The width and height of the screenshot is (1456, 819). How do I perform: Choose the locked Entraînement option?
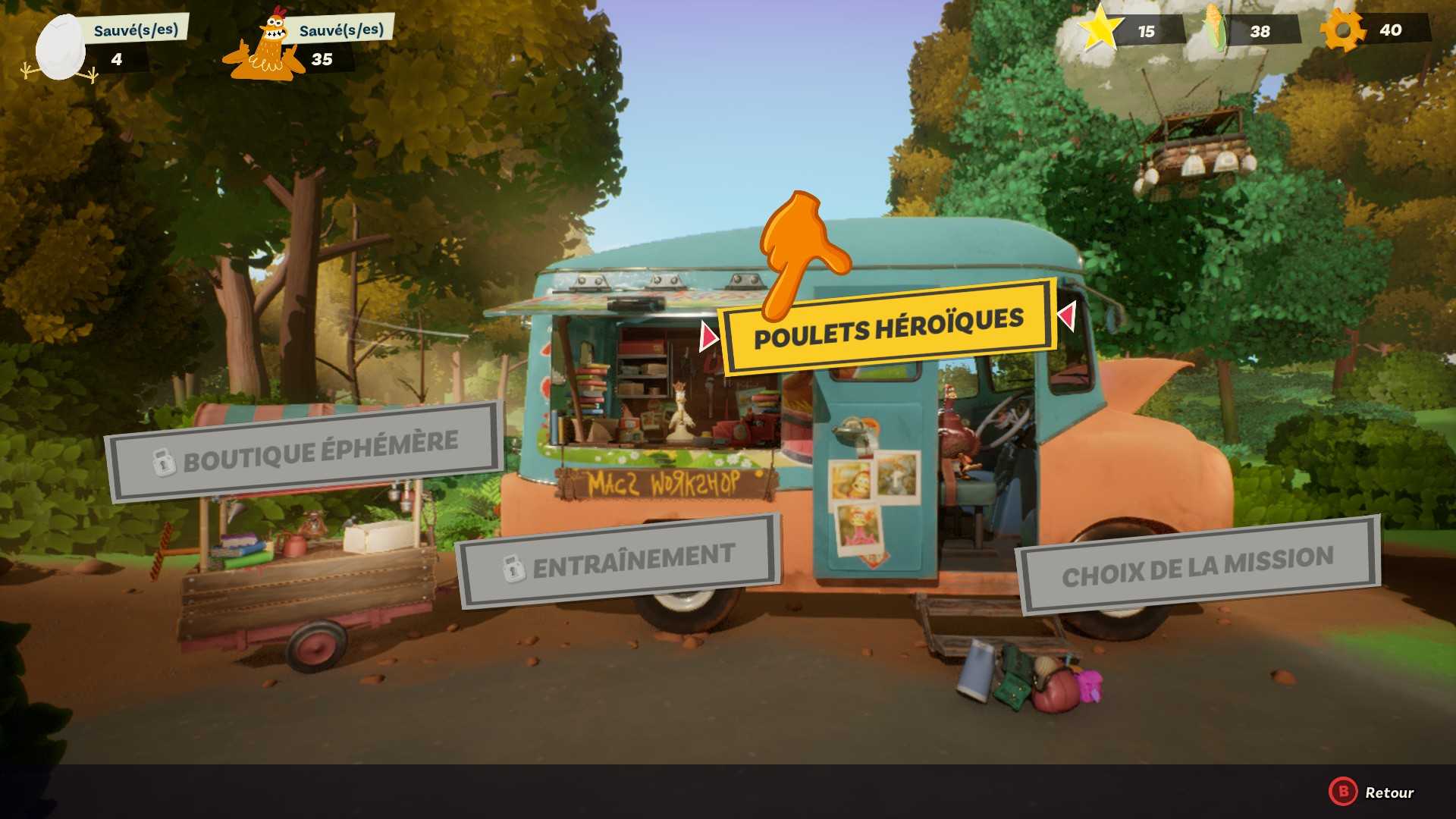tap(618, 561)
